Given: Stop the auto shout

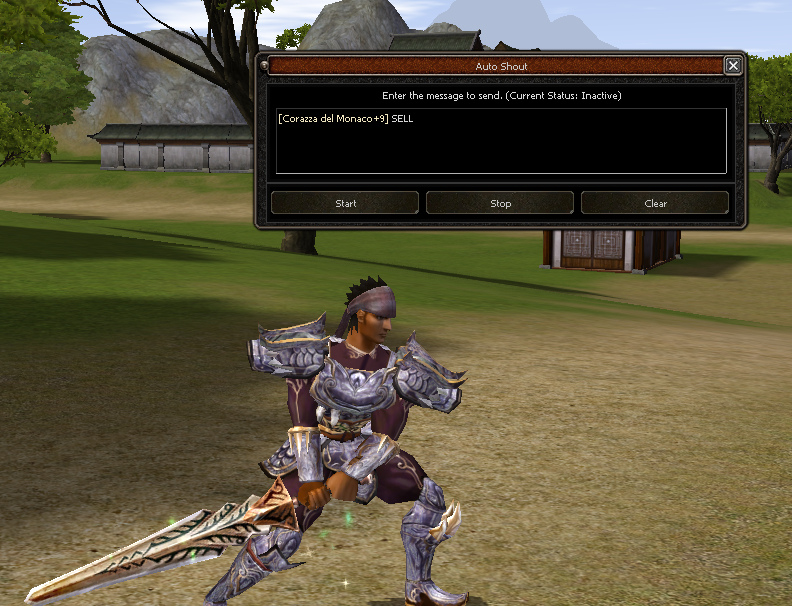Looking at the screenshot, I should click(x=500, y=203).
